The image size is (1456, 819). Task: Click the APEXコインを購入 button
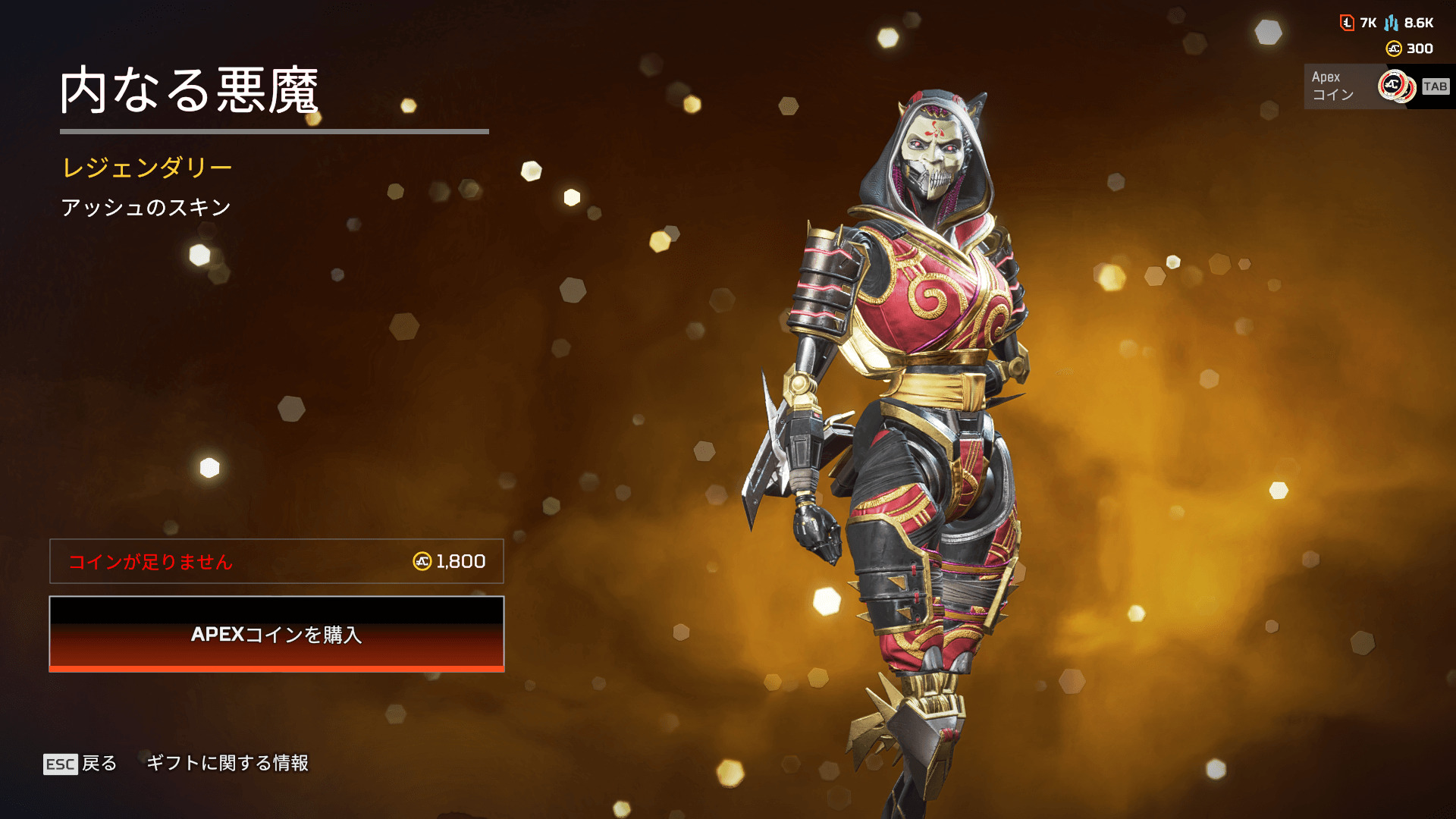pyautogui.click(x=277, y=634)
